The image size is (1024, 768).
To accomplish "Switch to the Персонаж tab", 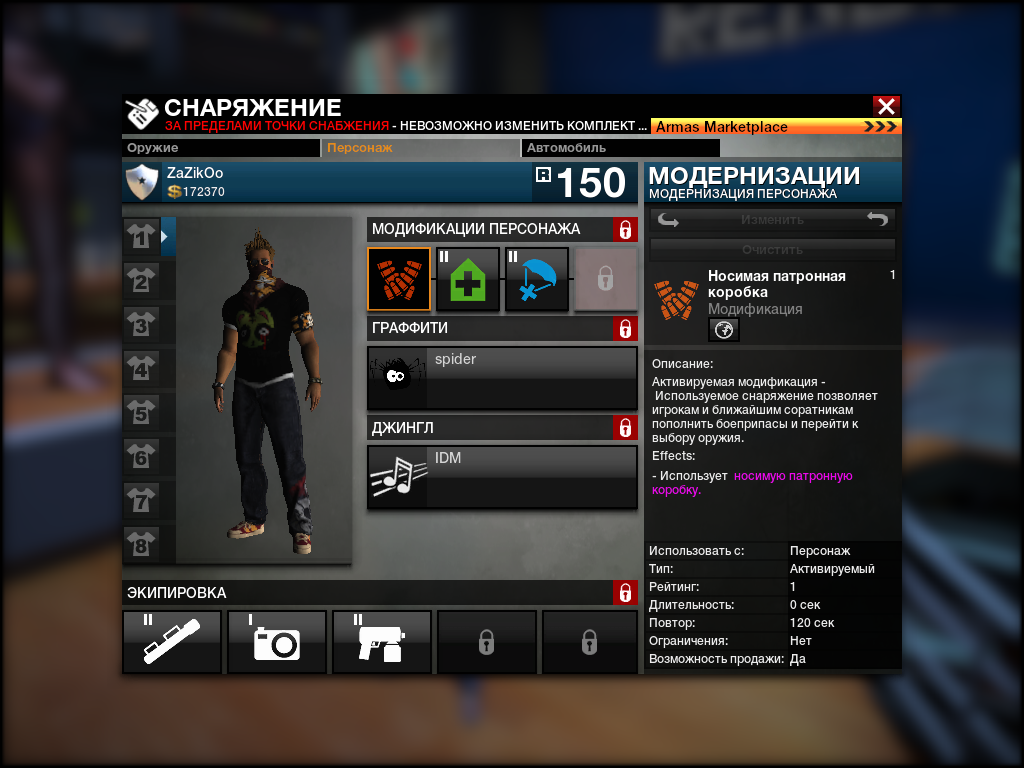I will coord(420,148).
